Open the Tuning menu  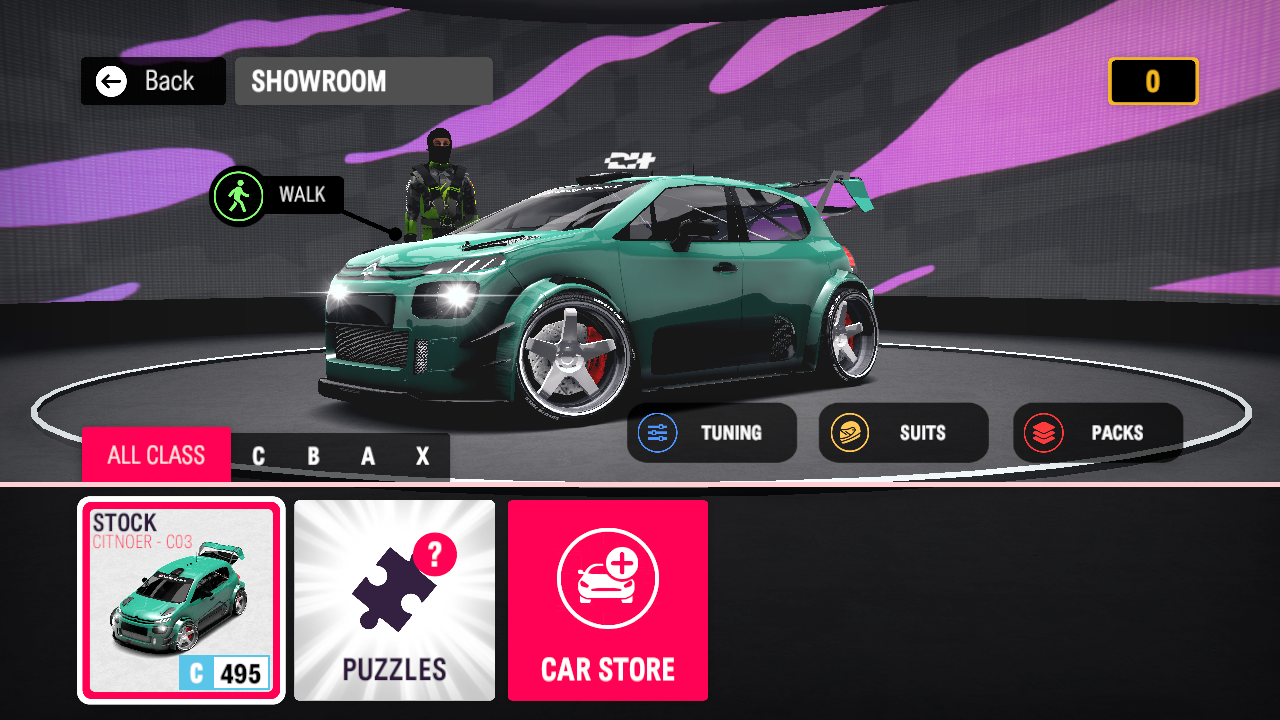coord(711,433)
